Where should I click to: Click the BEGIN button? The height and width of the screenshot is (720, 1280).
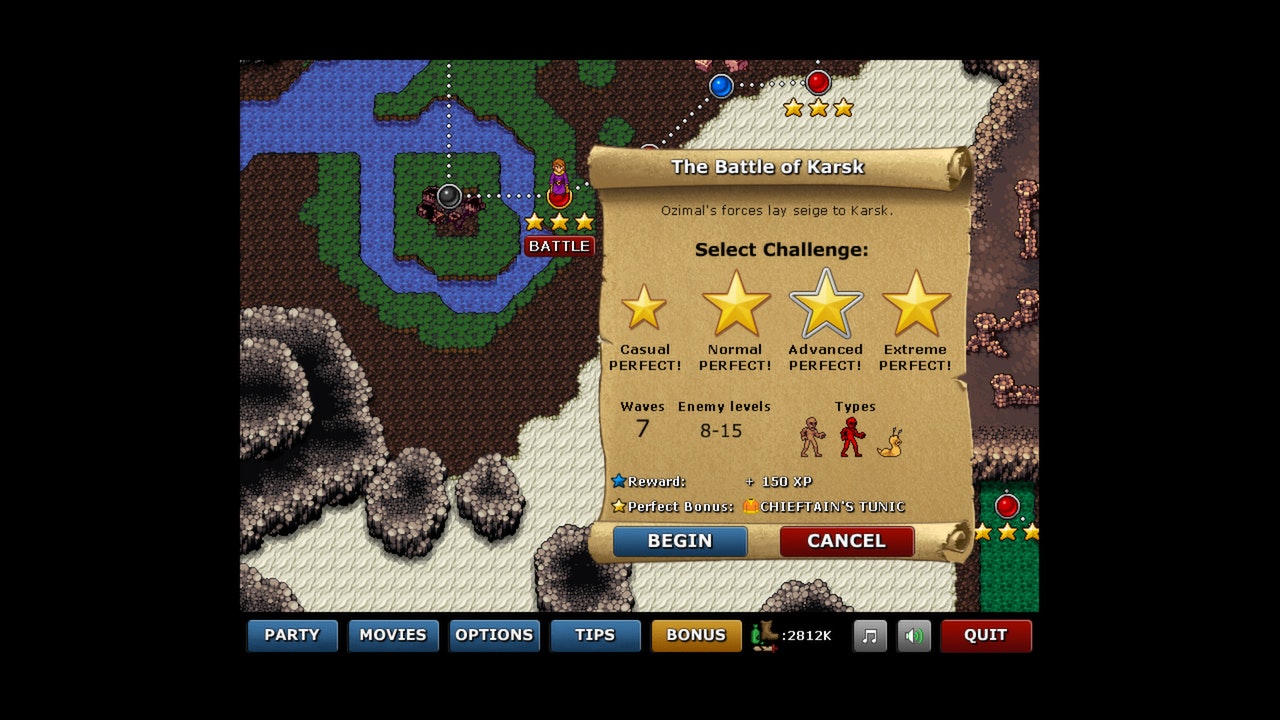(x=679, y=541)
